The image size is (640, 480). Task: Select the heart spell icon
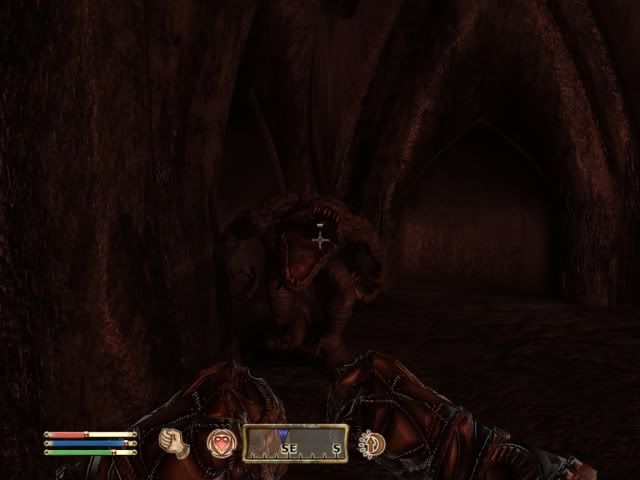tap(219, 442)
